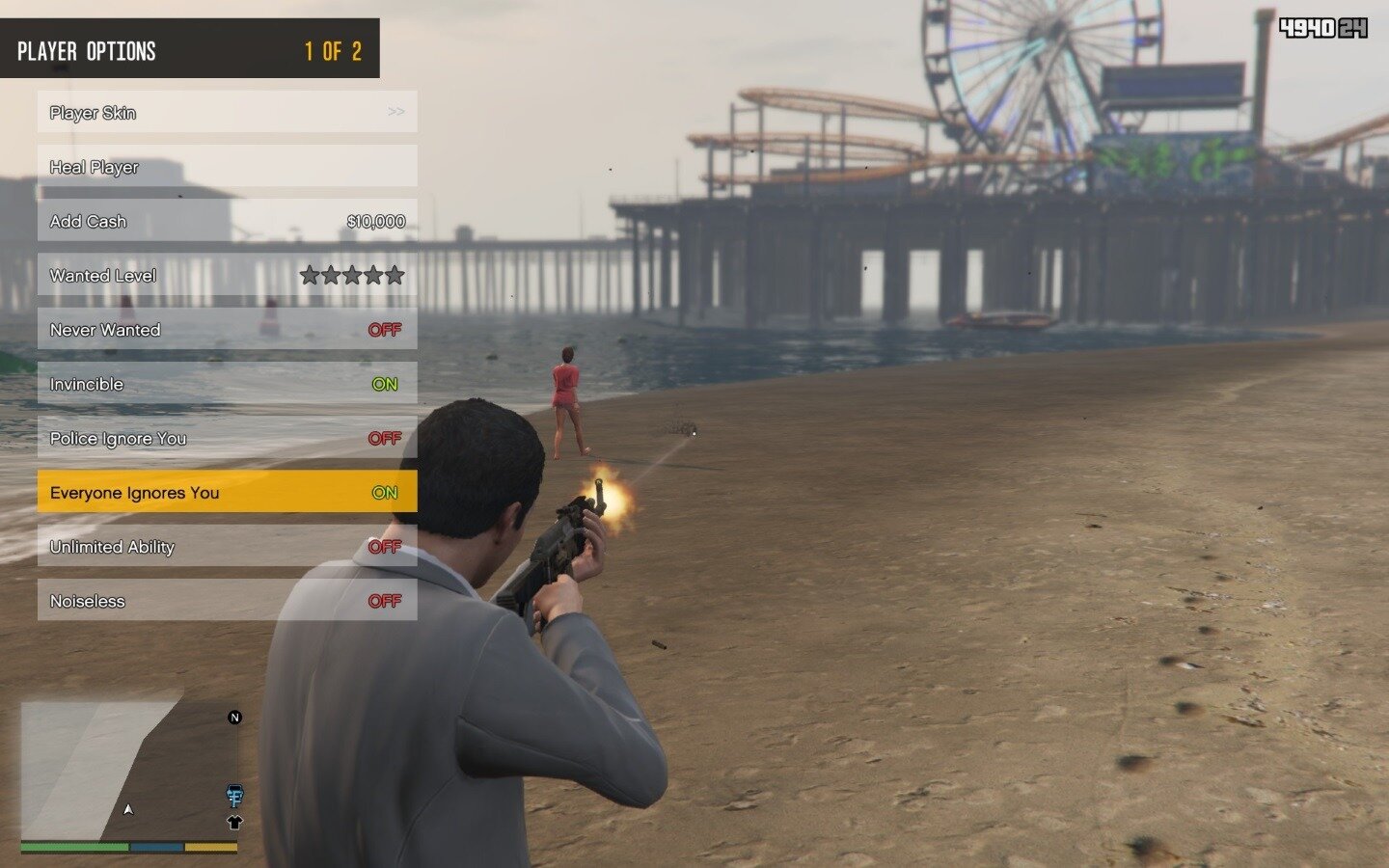Turn off the Invincible setting
This screenshot has height=868, width=1389.
(x=227, y=384)
